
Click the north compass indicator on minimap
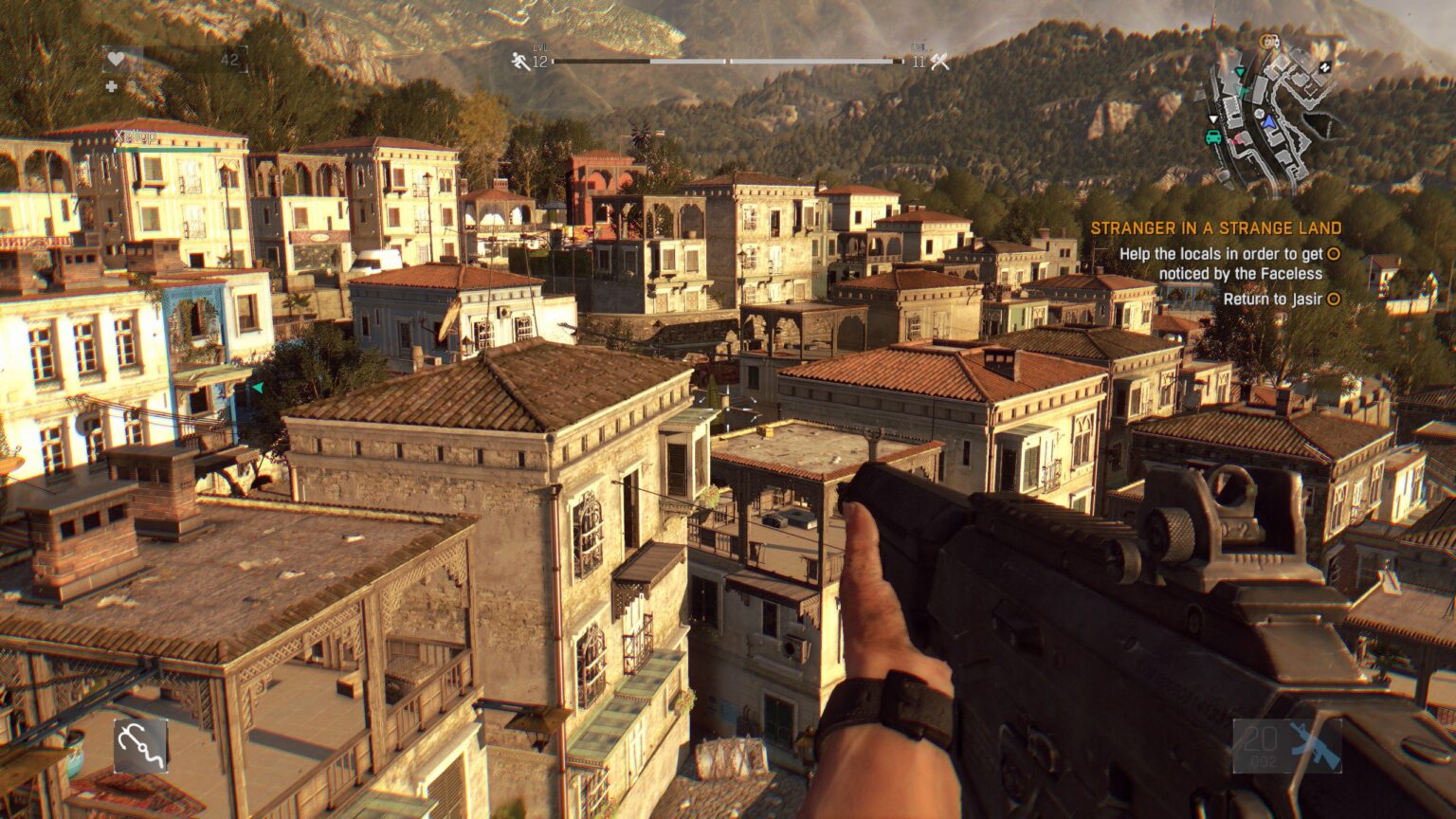[x=1324, y=66]
